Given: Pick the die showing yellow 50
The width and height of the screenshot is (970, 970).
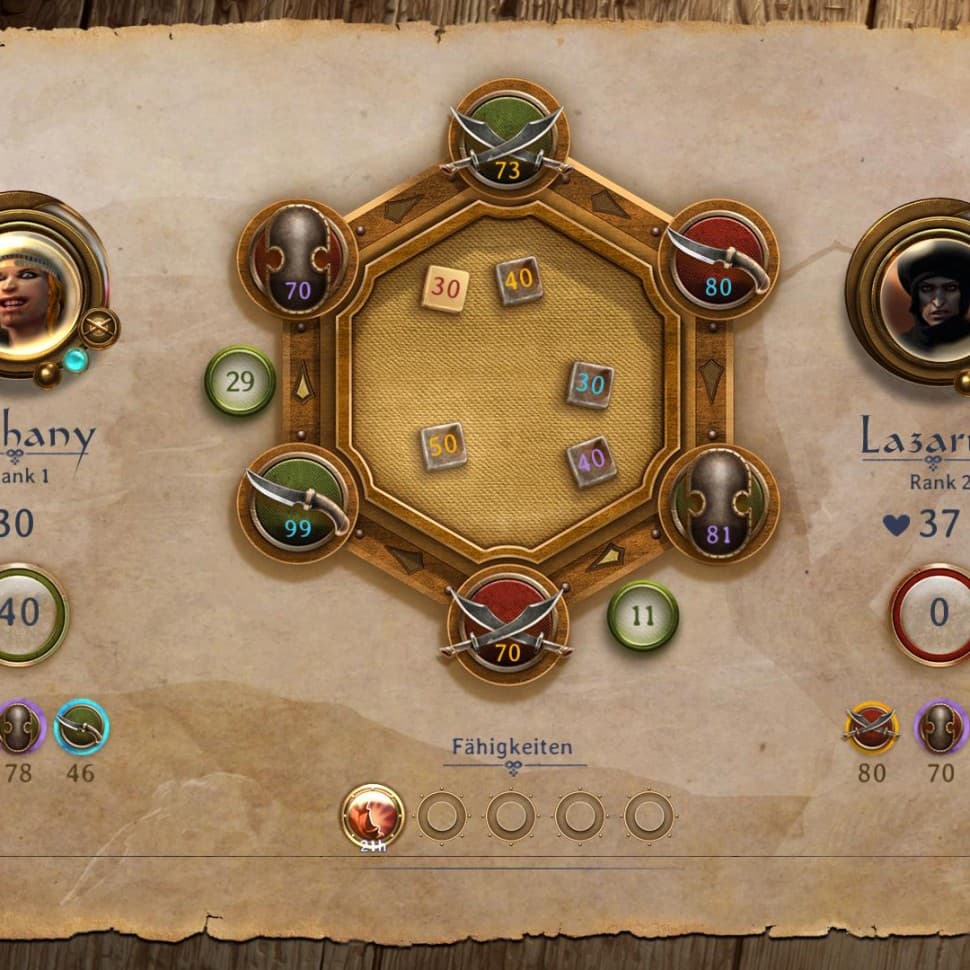Looking at the screenshot, I should pos(444,446).
